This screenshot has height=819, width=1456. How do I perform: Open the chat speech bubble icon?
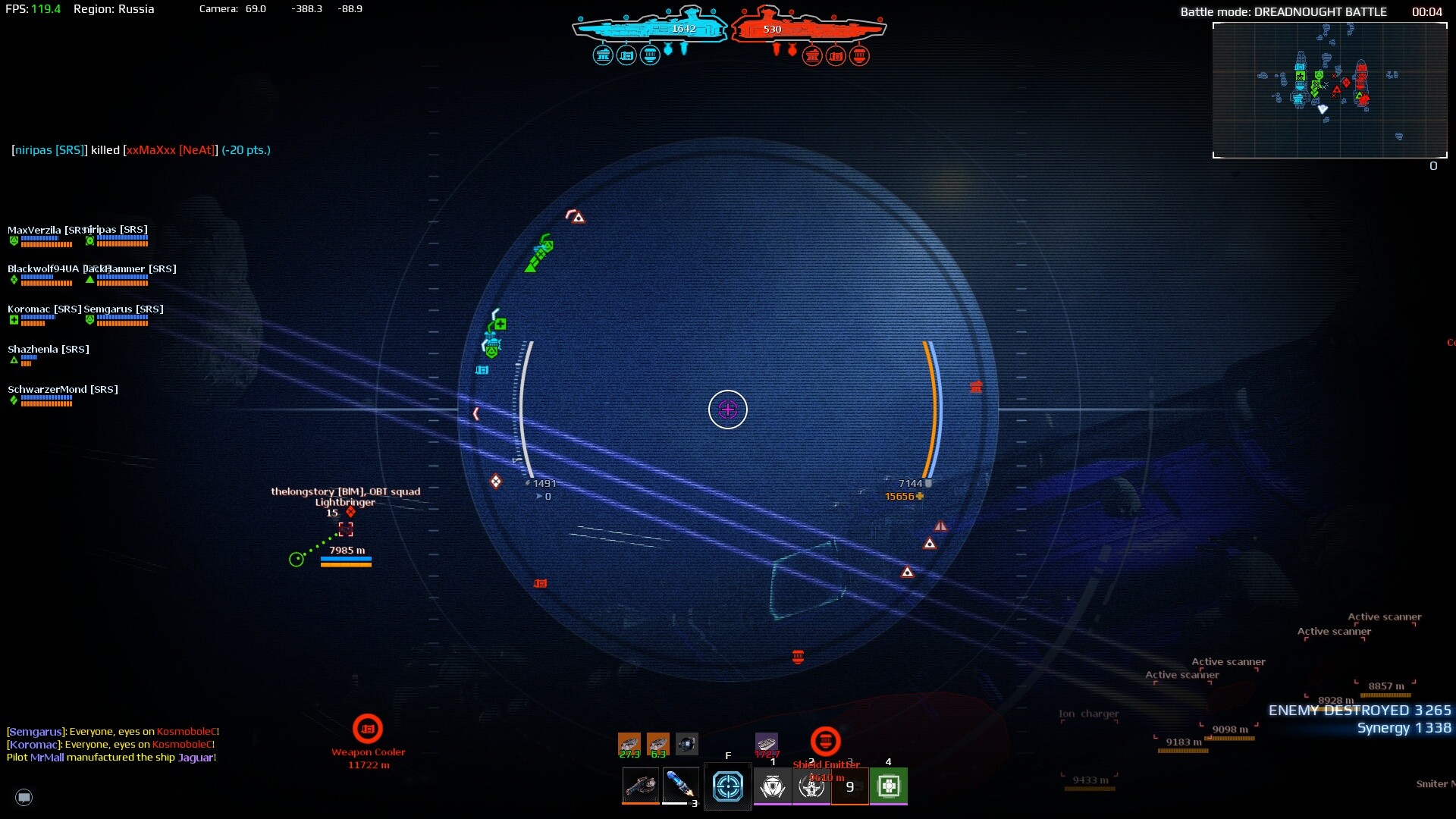tap(24, 798)
